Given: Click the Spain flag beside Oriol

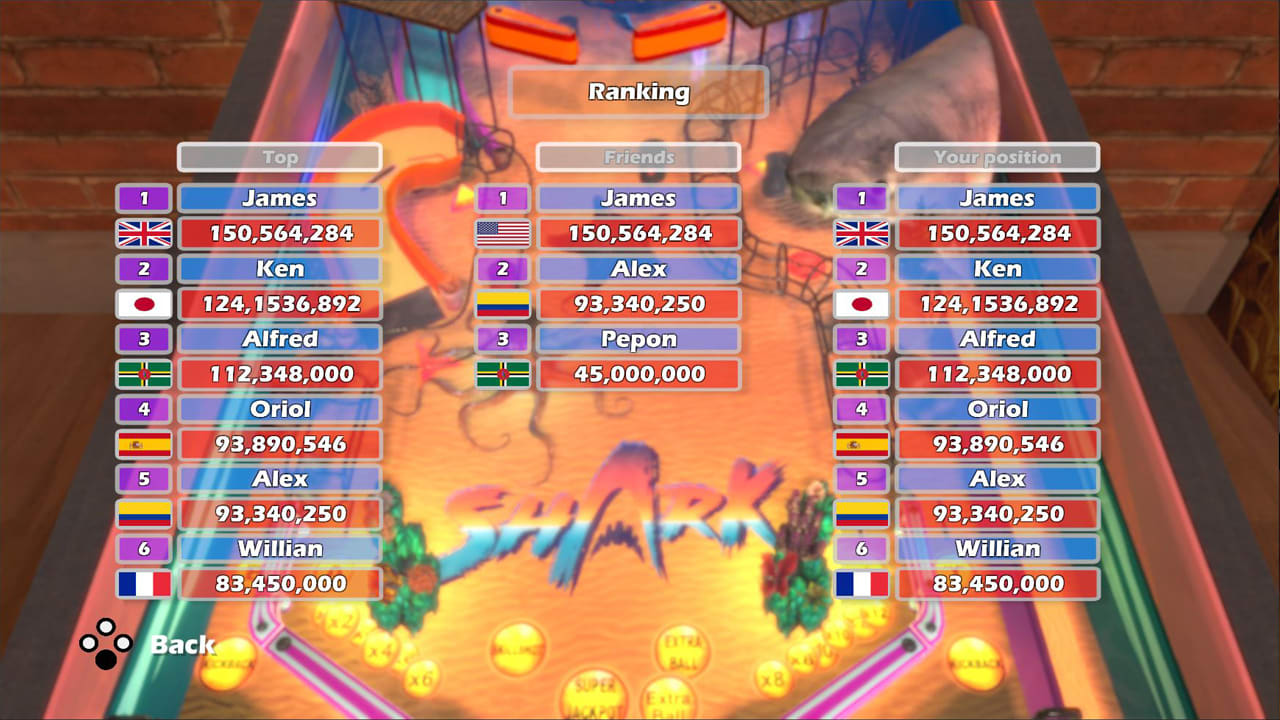Looking at the screenshot, I should 144,444.
